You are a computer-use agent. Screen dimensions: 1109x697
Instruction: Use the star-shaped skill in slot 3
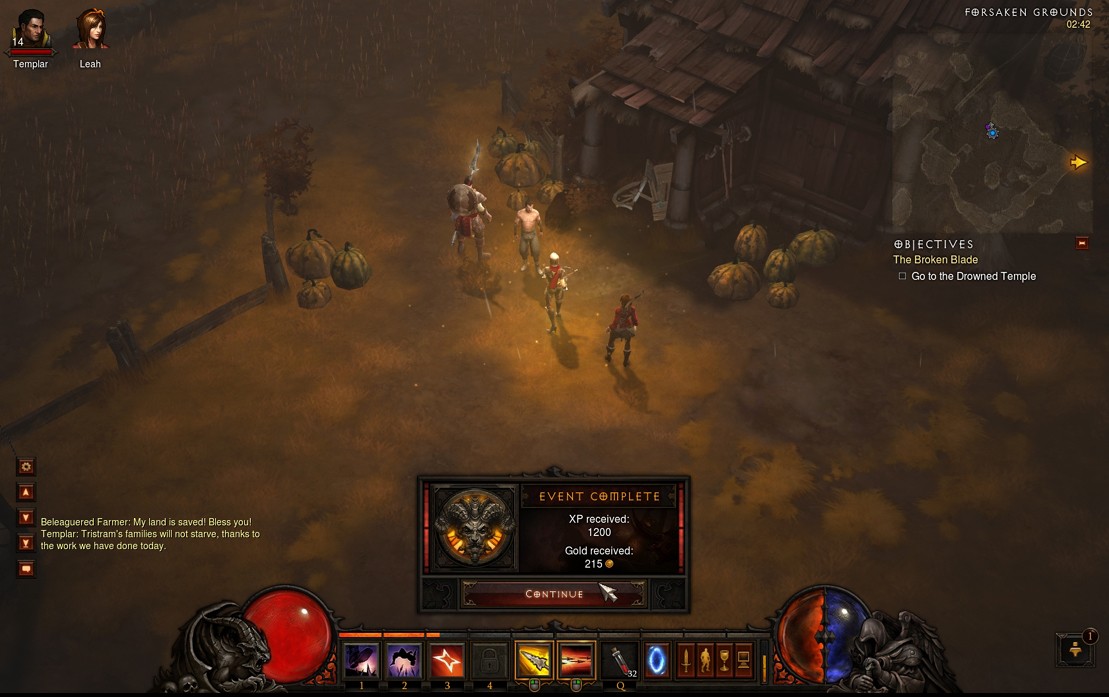(x=447, y=661)
